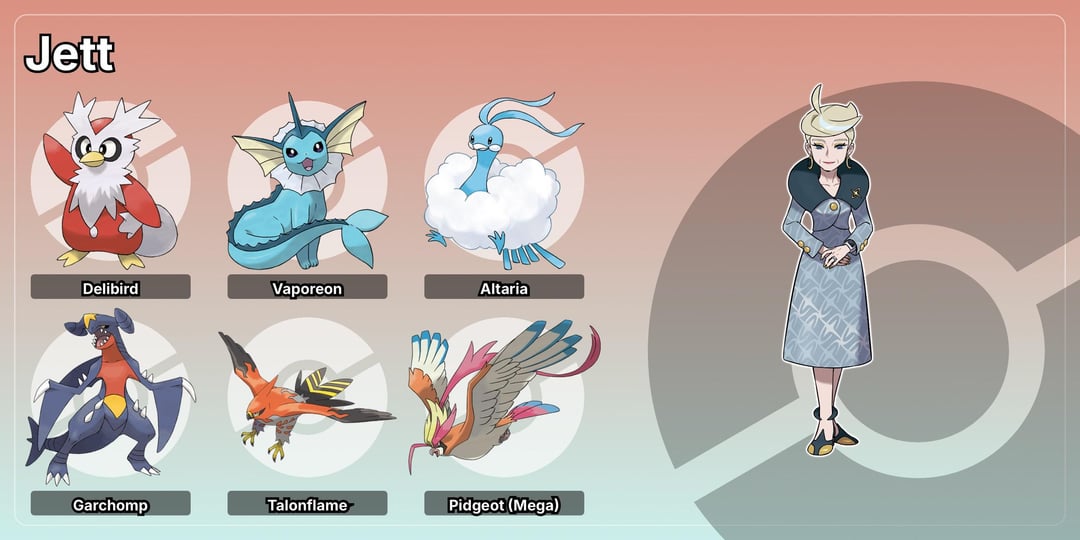
Task: Select the Garchomp artwork tile
Action: point(110,400)
